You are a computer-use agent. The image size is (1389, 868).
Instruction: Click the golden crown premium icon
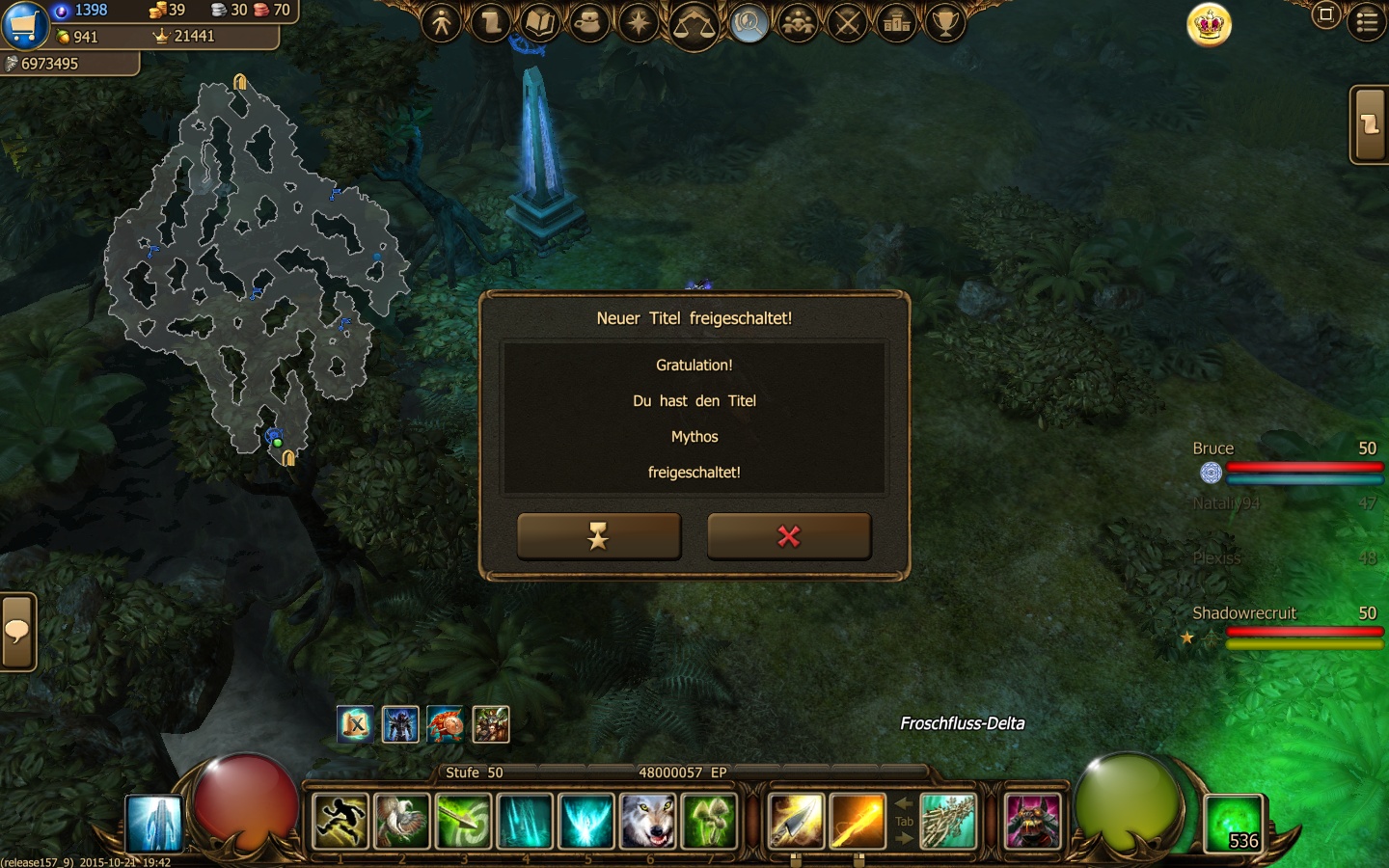(1209, 24)
